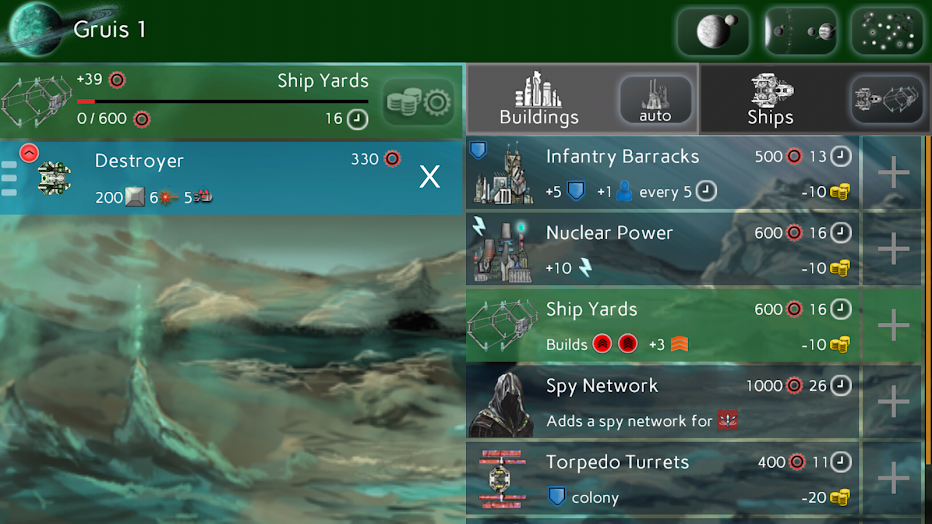Add Spy Network to the queue
The height and width of the screenshot is (524, 932).
(x=893, y=402)
